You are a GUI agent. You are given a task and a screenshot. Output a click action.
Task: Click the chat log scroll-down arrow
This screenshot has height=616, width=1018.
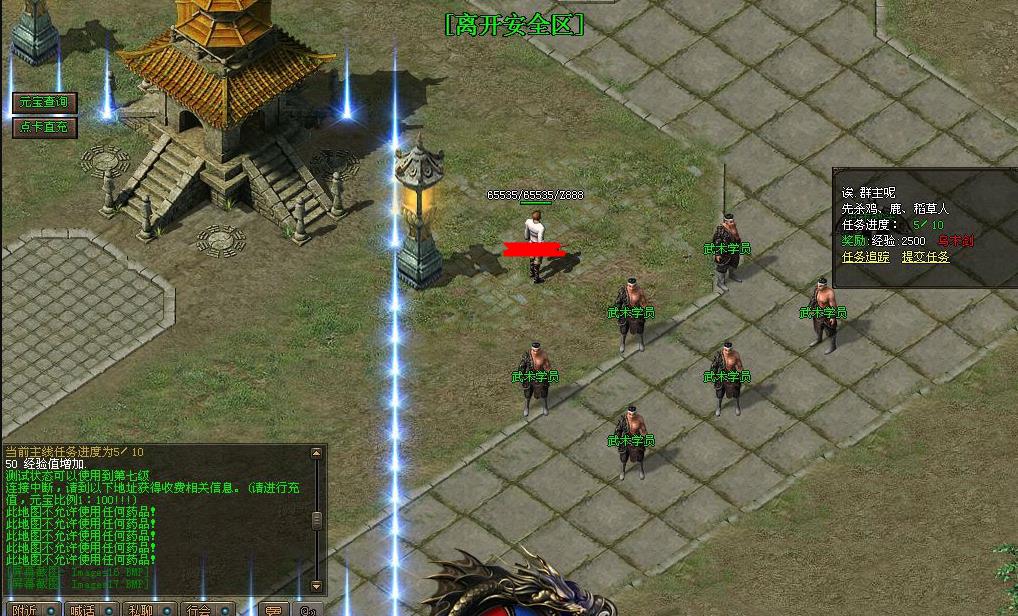(x=317, y=586)
